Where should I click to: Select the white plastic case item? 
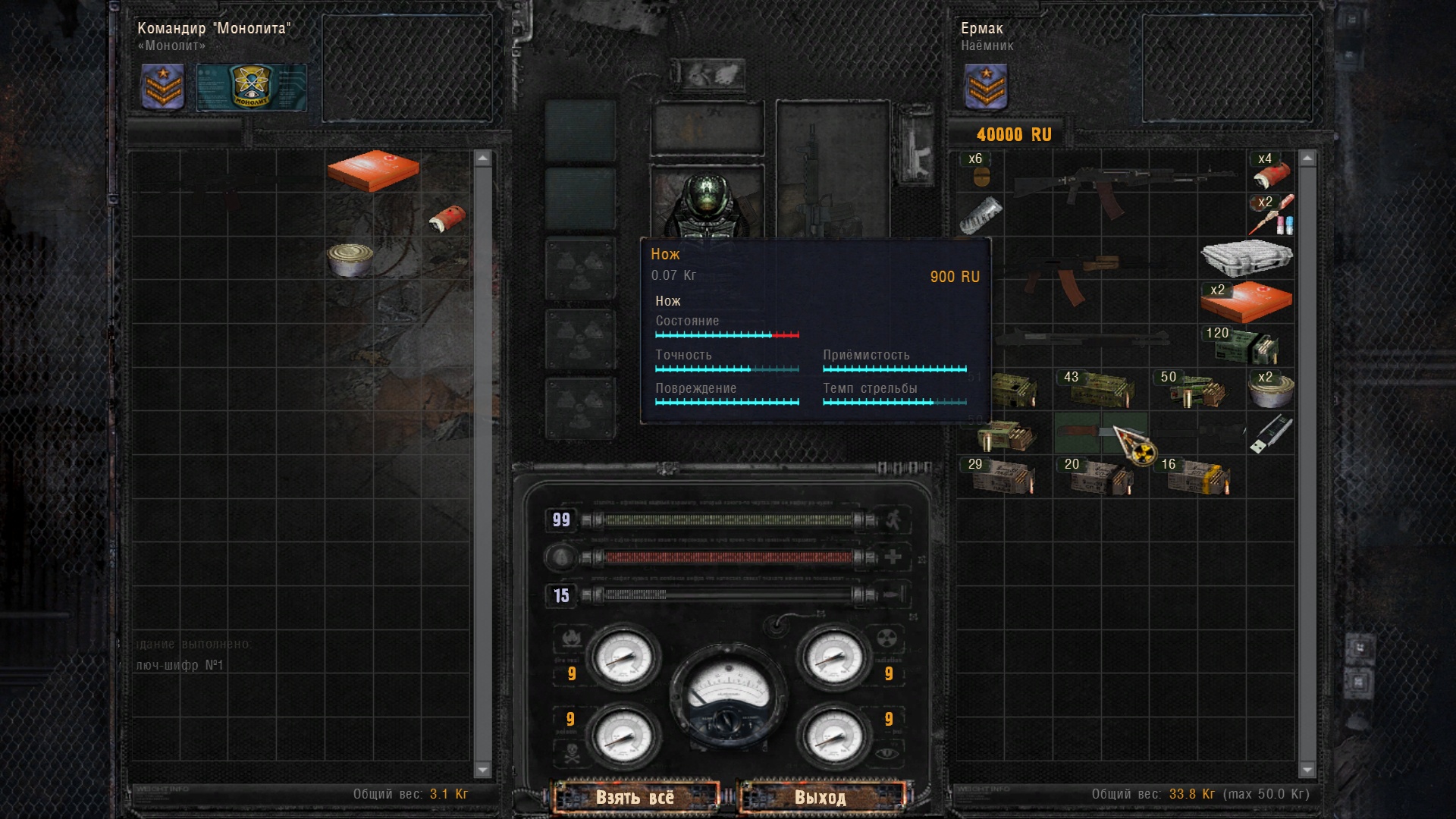click(1246, 258)
